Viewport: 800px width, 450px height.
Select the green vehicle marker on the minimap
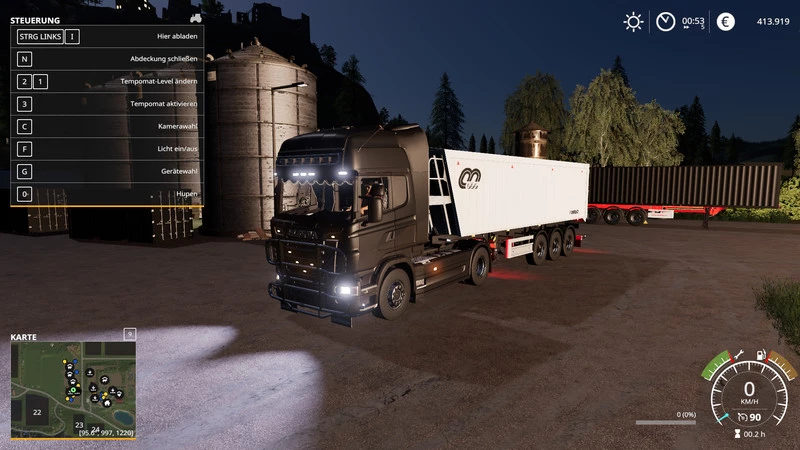73,390
